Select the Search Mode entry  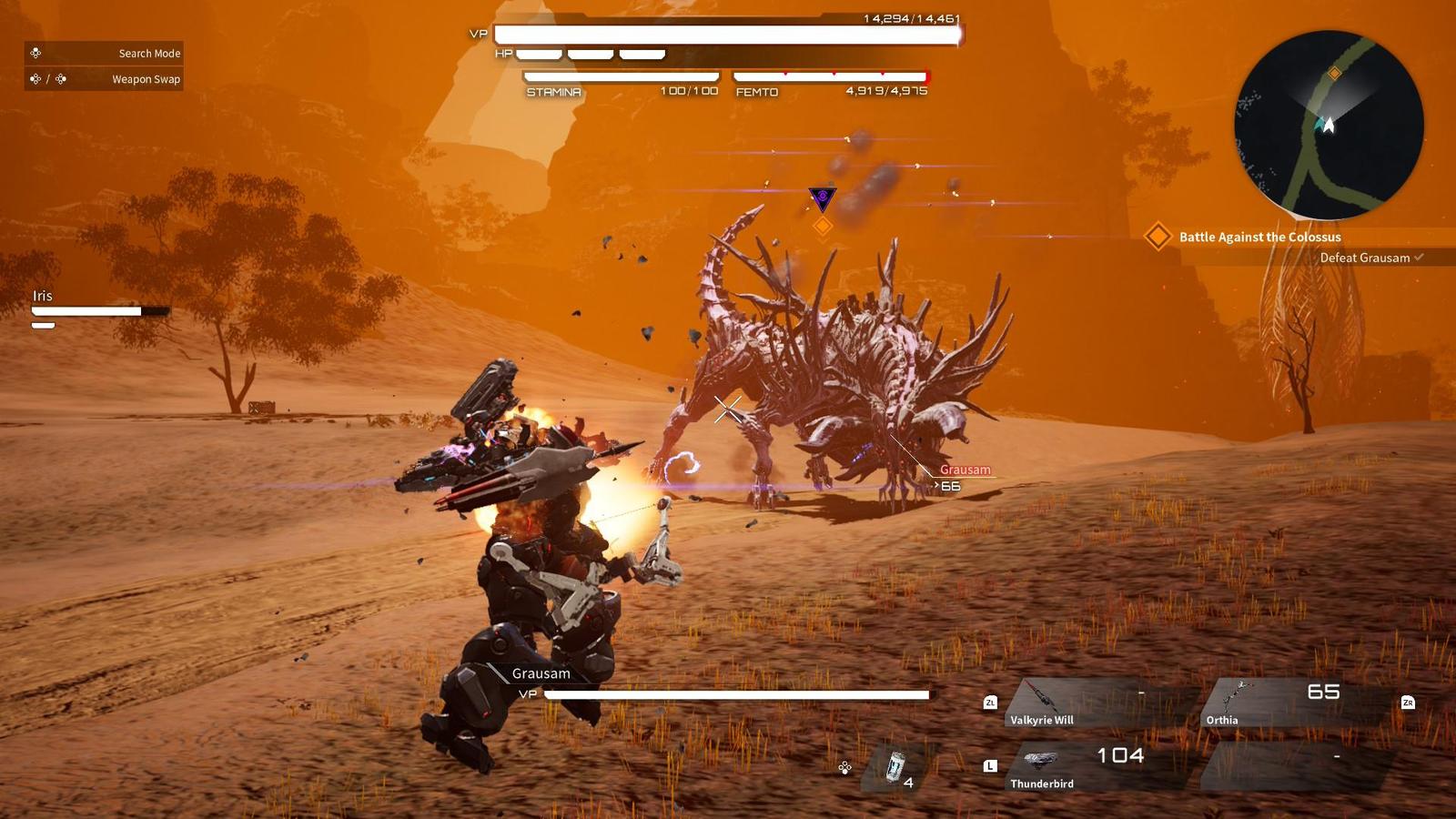point(104,53)
